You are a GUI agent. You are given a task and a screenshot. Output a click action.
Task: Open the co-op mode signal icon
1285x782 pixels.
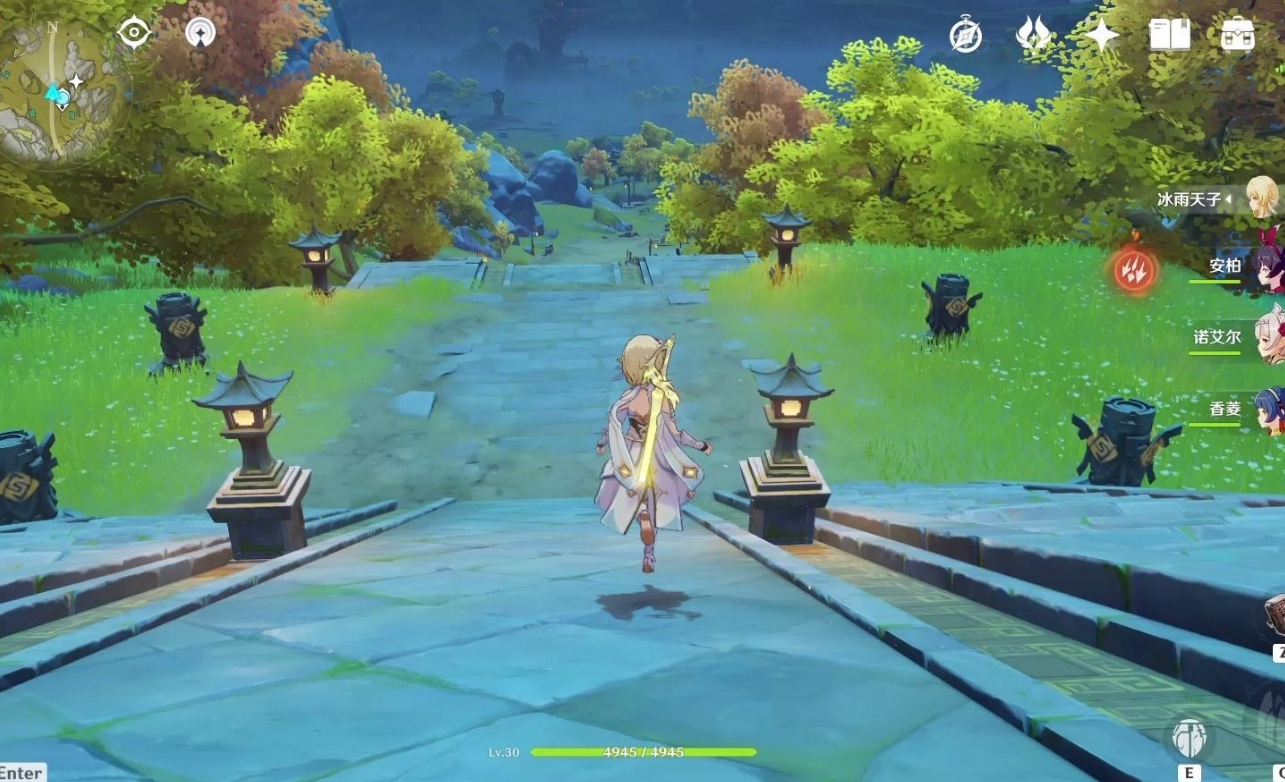coord(200,33)
